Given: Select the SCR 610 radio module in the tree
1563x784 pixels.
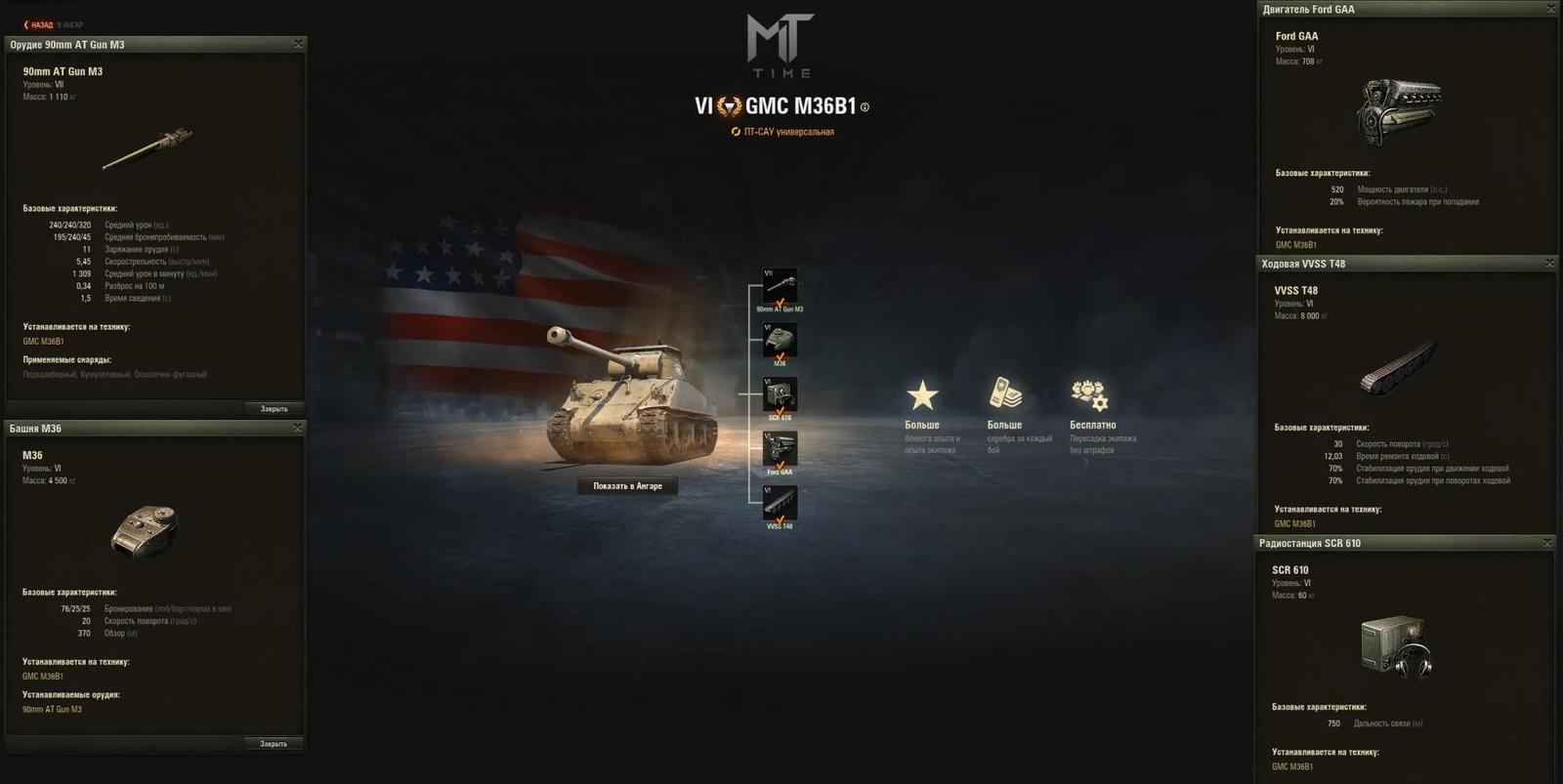Looking at the screenshot, I should (x=781, y=392).
